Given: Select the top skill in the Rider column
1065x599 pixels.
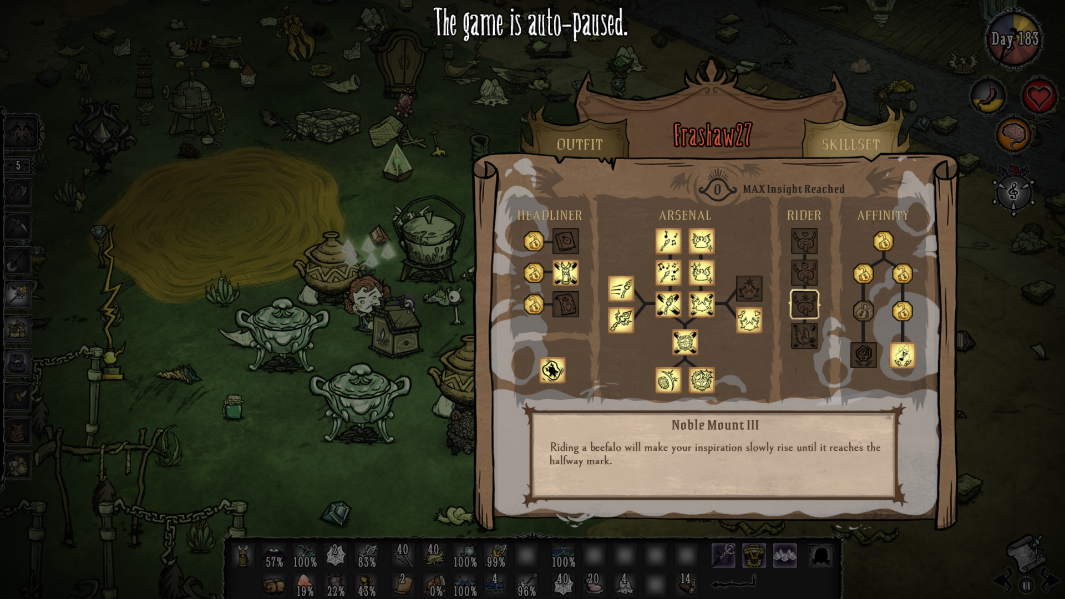Looking at the screenshot, I should coord(804,241).
